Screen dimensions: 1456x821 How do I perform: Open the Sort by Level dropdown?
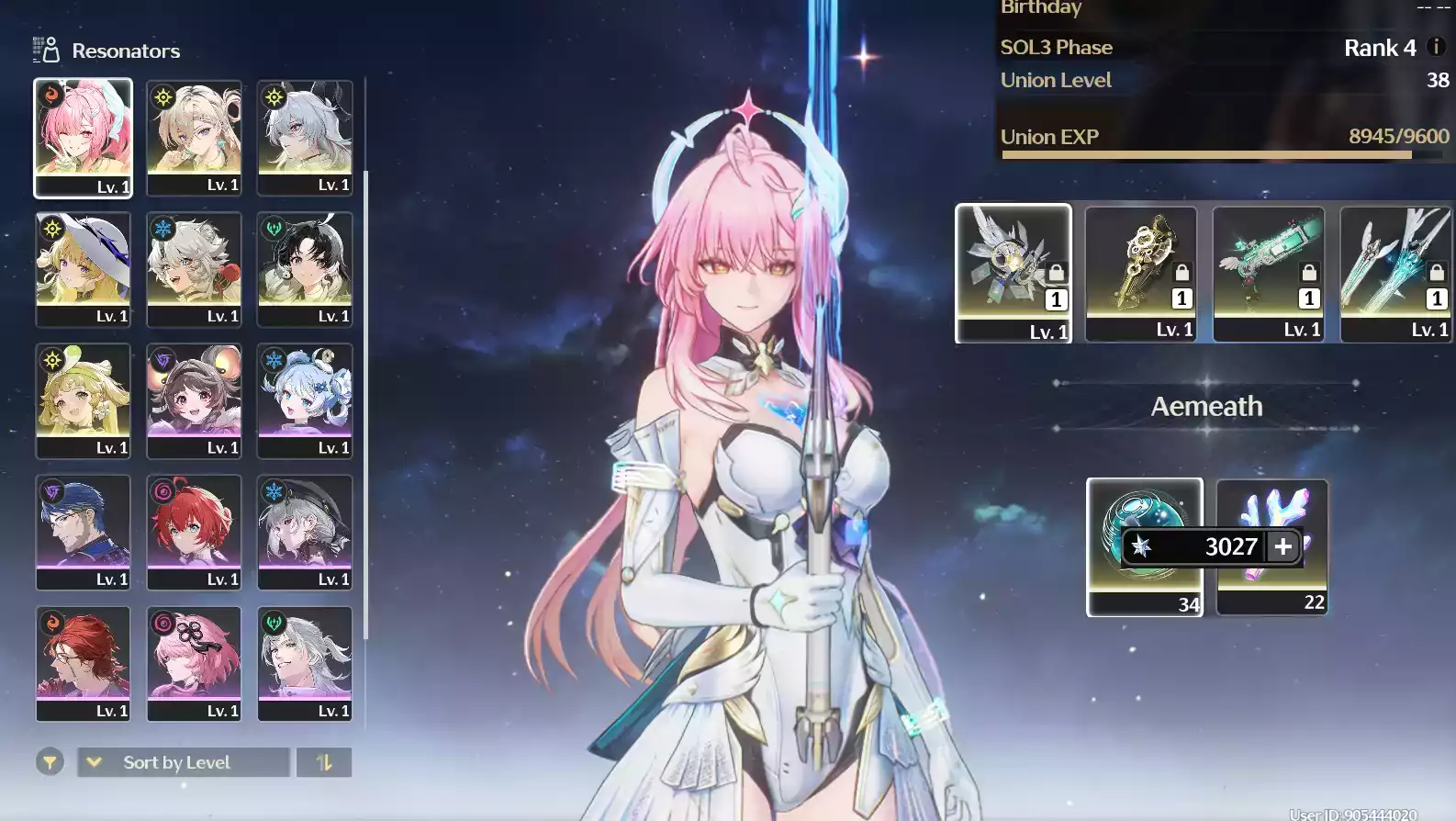click(x=183, y=762)
